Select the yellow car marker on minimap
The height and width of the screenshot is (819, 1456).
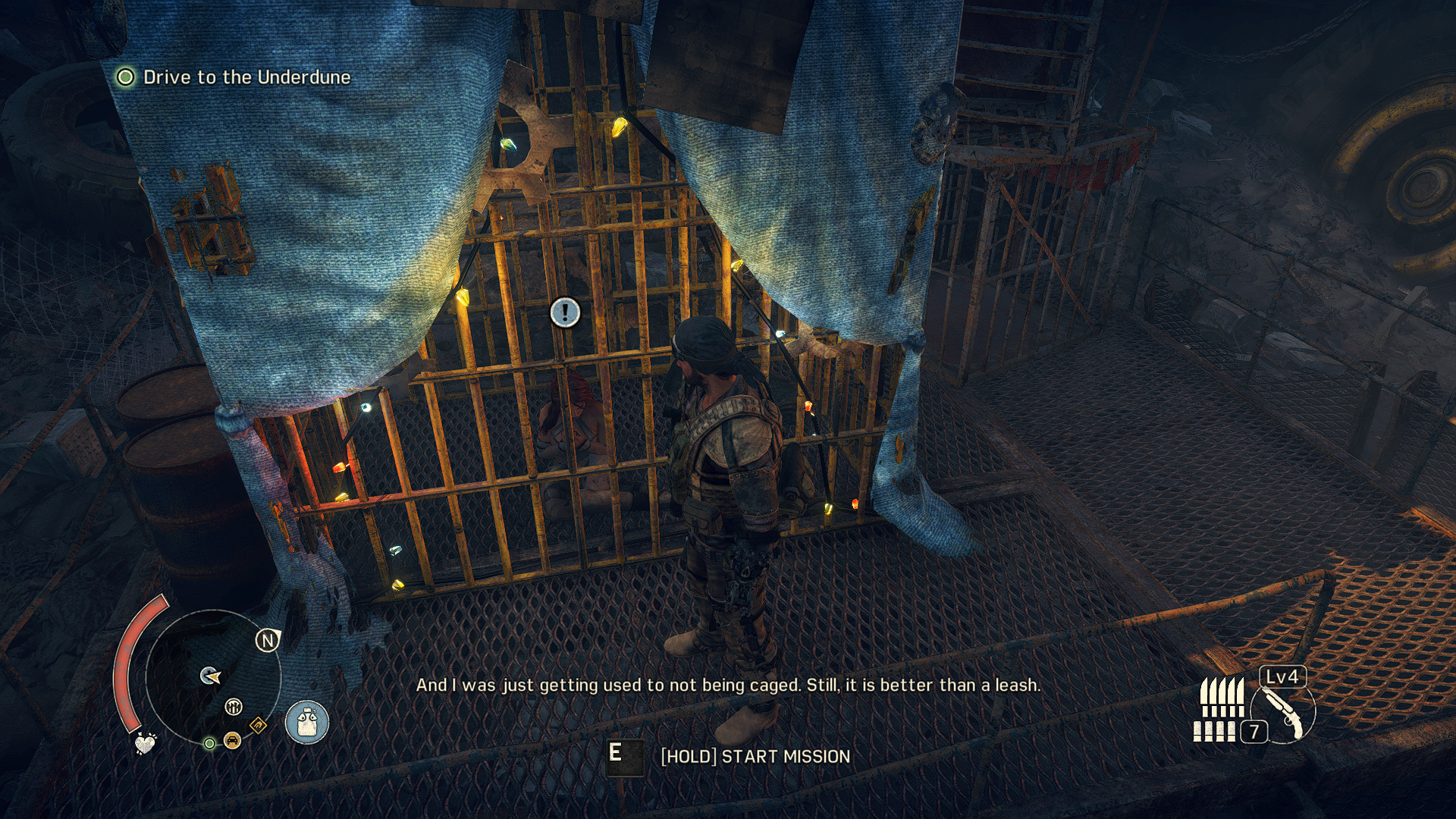point(232,740)
